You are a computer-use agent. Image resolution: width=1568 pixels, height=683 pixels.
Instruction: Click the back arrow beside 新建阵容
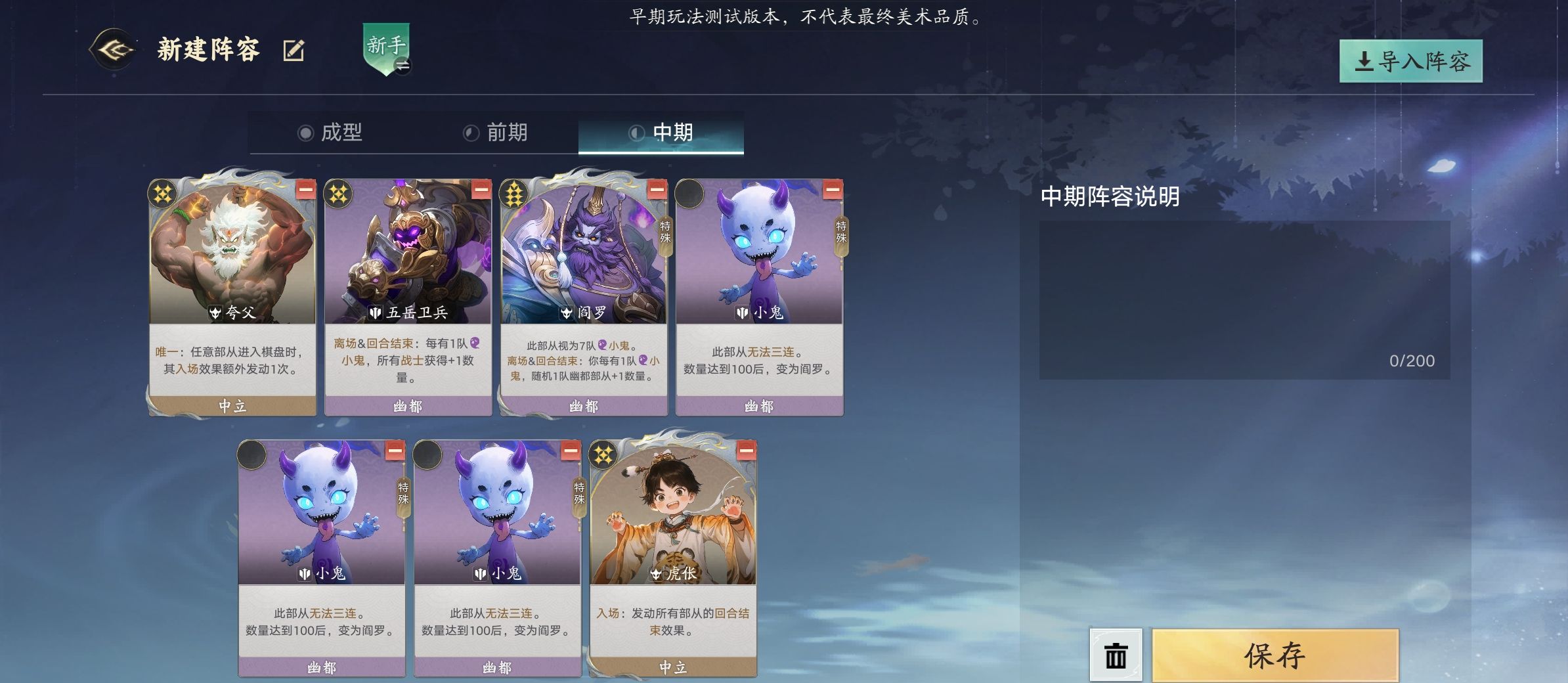[x=113, y=49]
